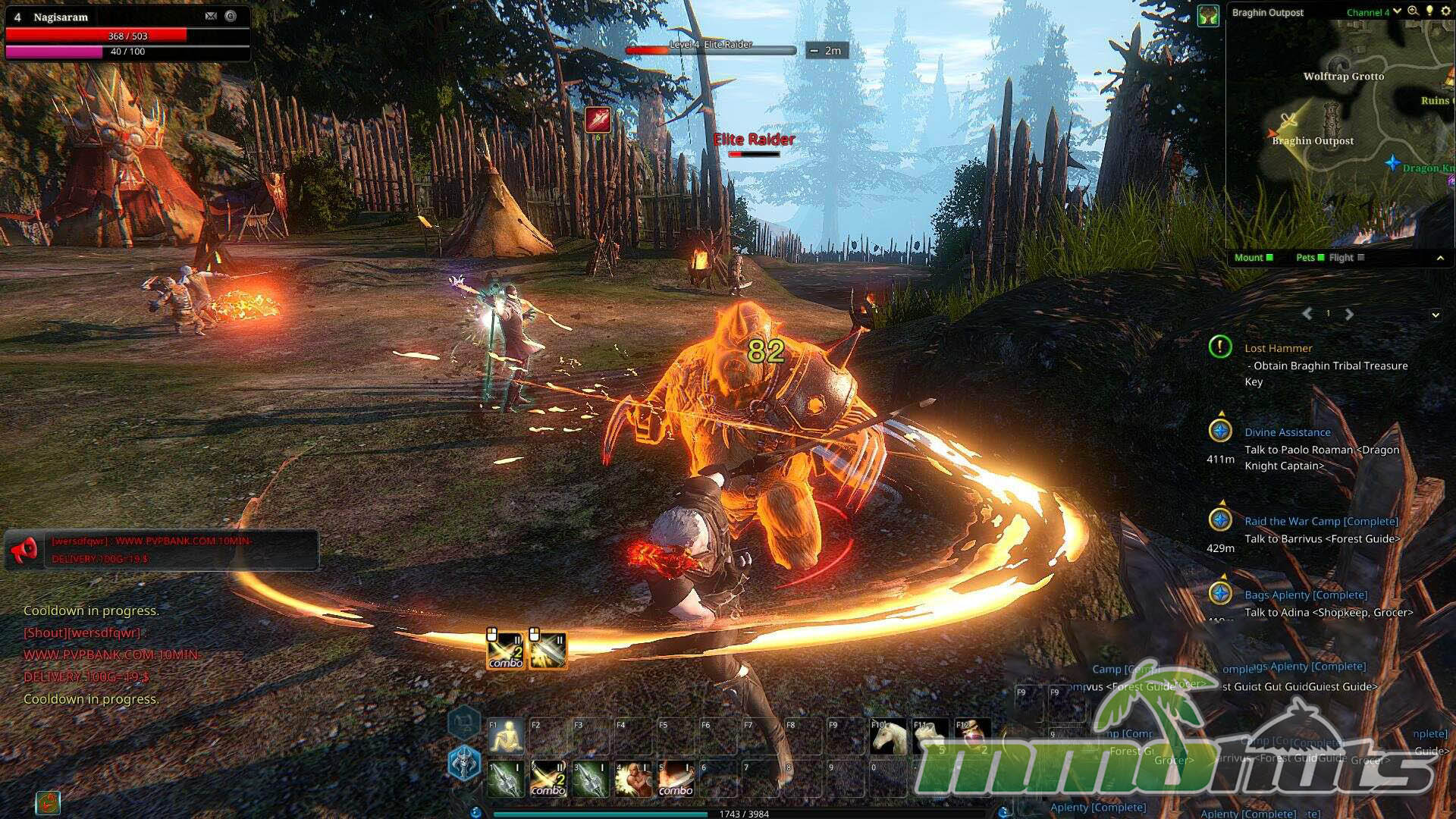Go to next quest tracker page
Viewport: 1456px width, 819px height.
[1349, 314]
